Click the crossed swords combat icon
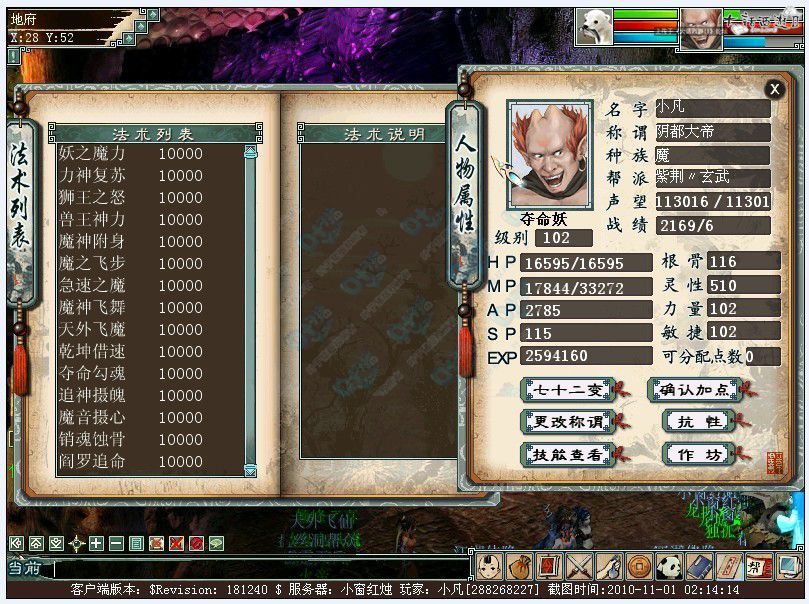This screenshot has width=809, height=604. click(580, 567)
